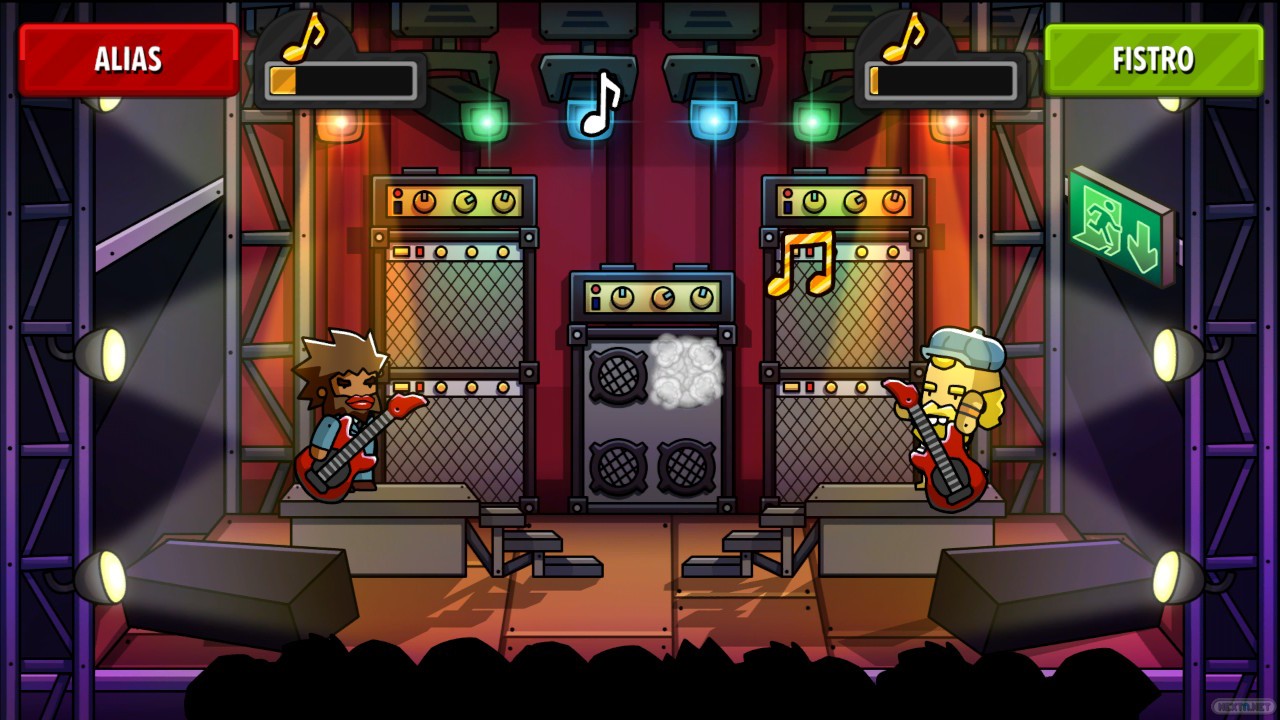Select the red ALIAS player banner
1280x720 pixels.
pos(128,60)
